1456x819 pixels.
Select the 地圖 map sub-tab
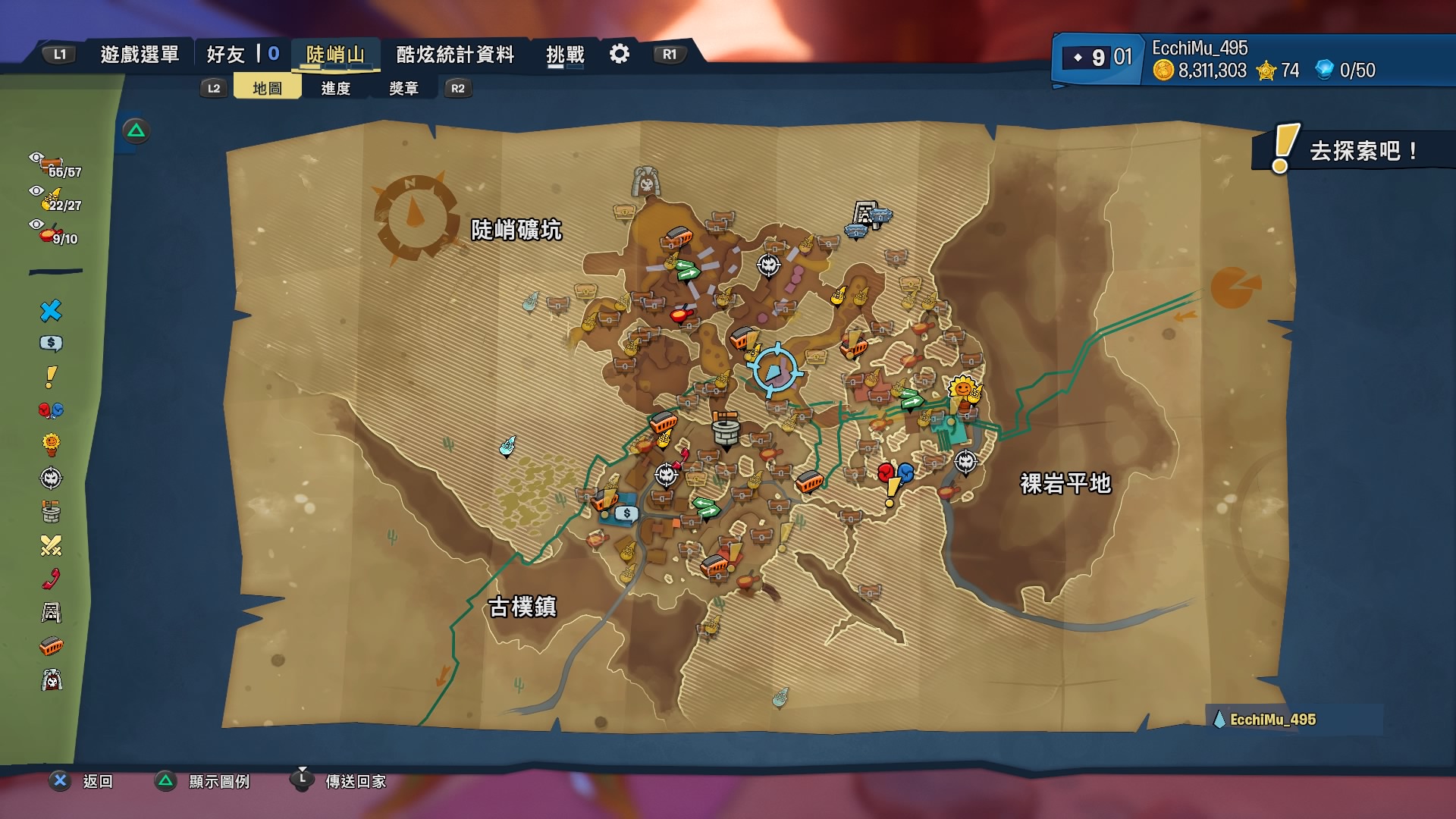267,88
